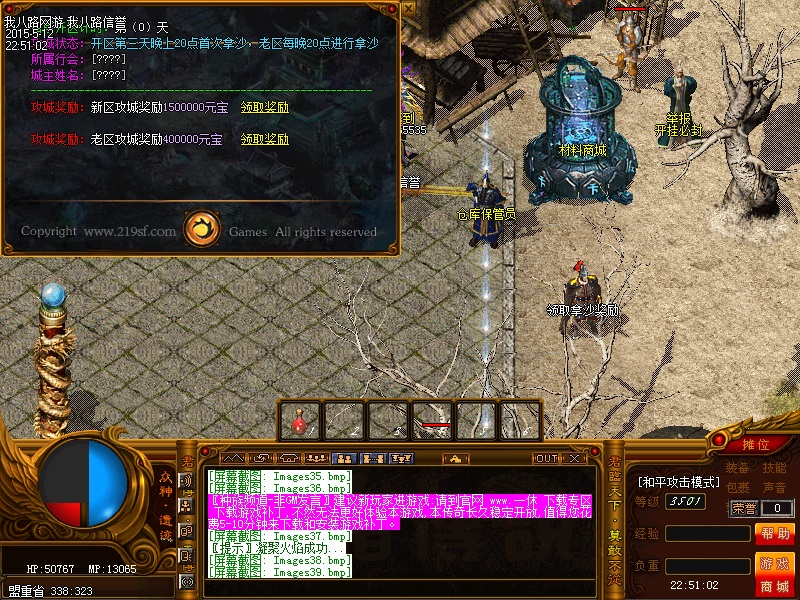This screenshot has width=800, height=600.
Task: Open the 商城 shop
Action: (774, 586)
